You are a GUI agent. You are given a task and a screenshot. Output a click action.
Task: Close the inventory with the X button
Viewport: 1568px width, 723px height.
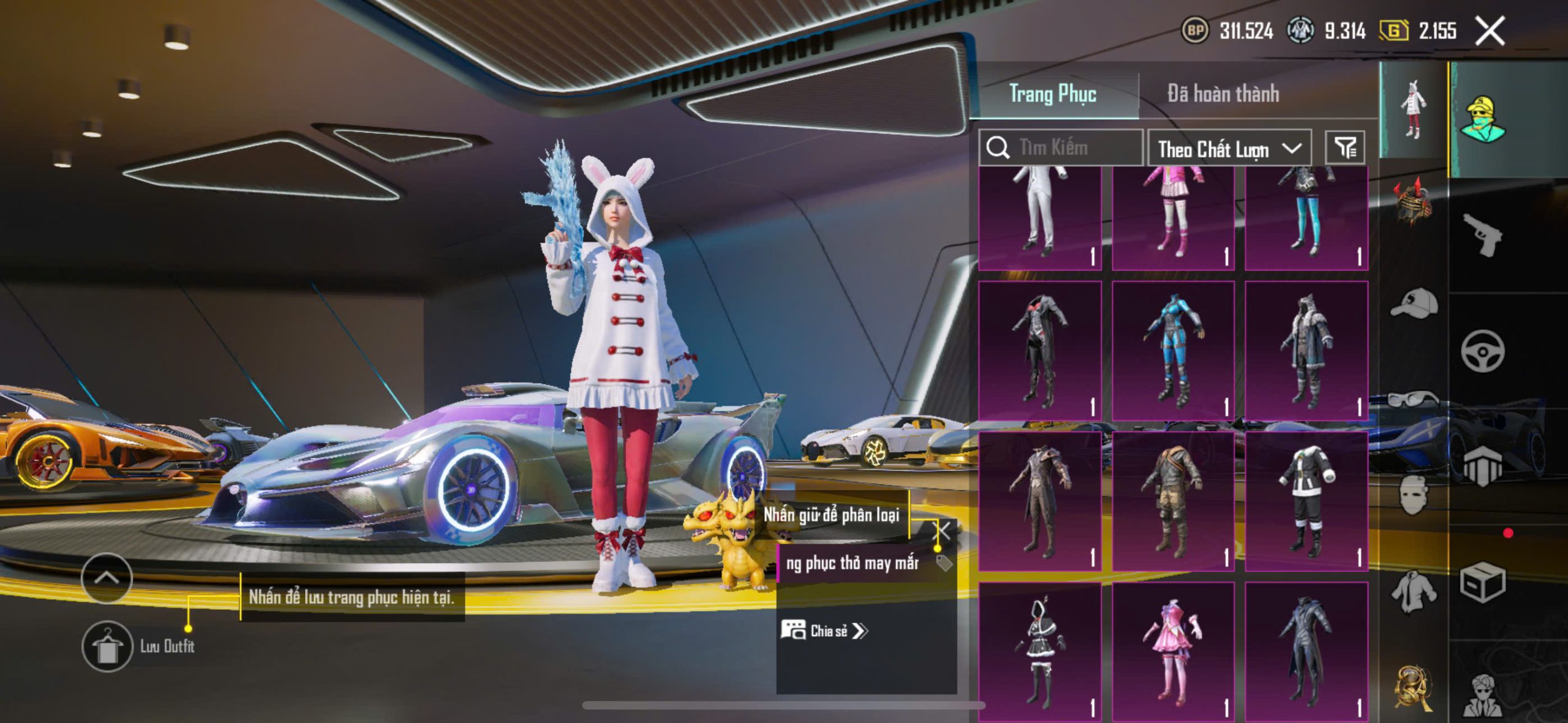pyautogui.click(x=1489, y=31)
